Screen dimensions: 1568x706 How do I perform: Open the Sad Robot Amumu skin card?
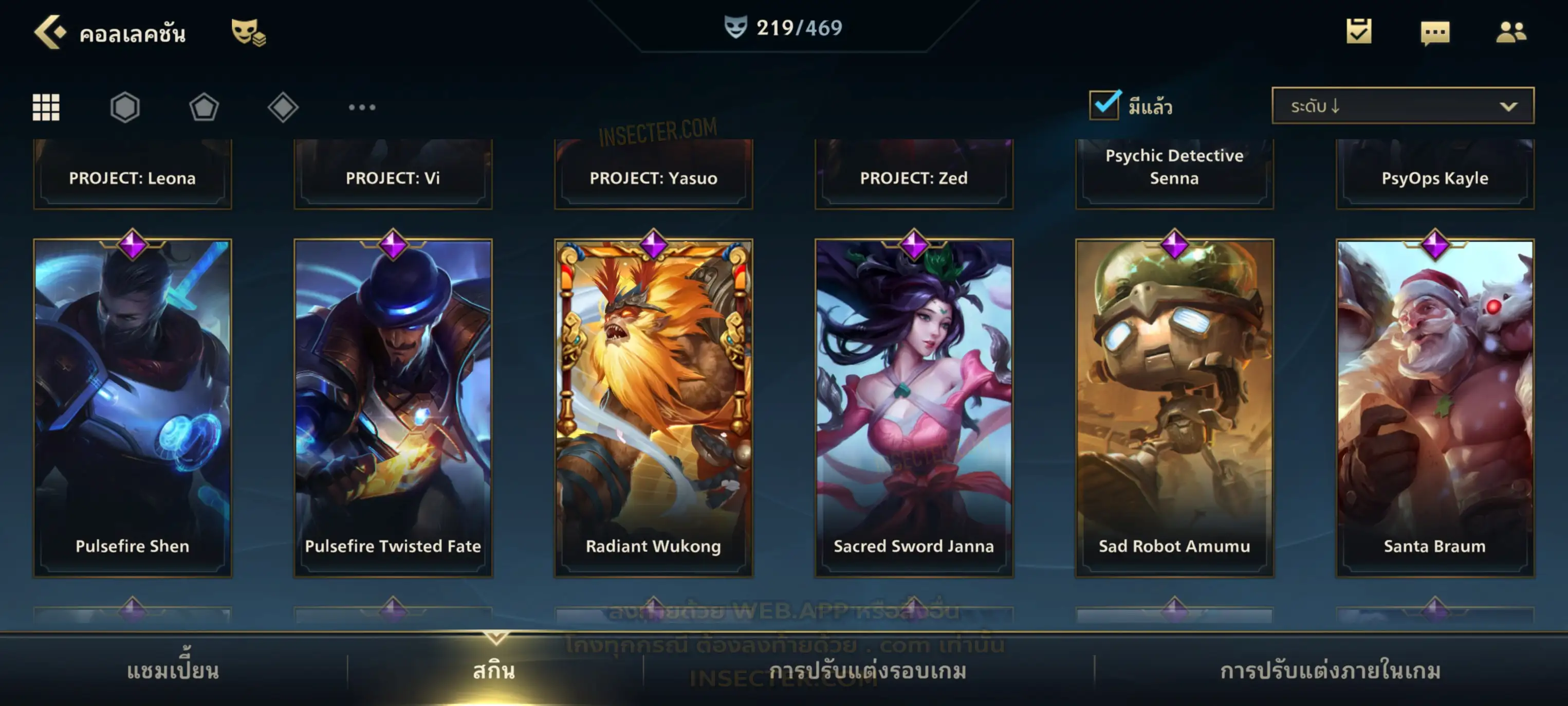[x=1174, y=407]
